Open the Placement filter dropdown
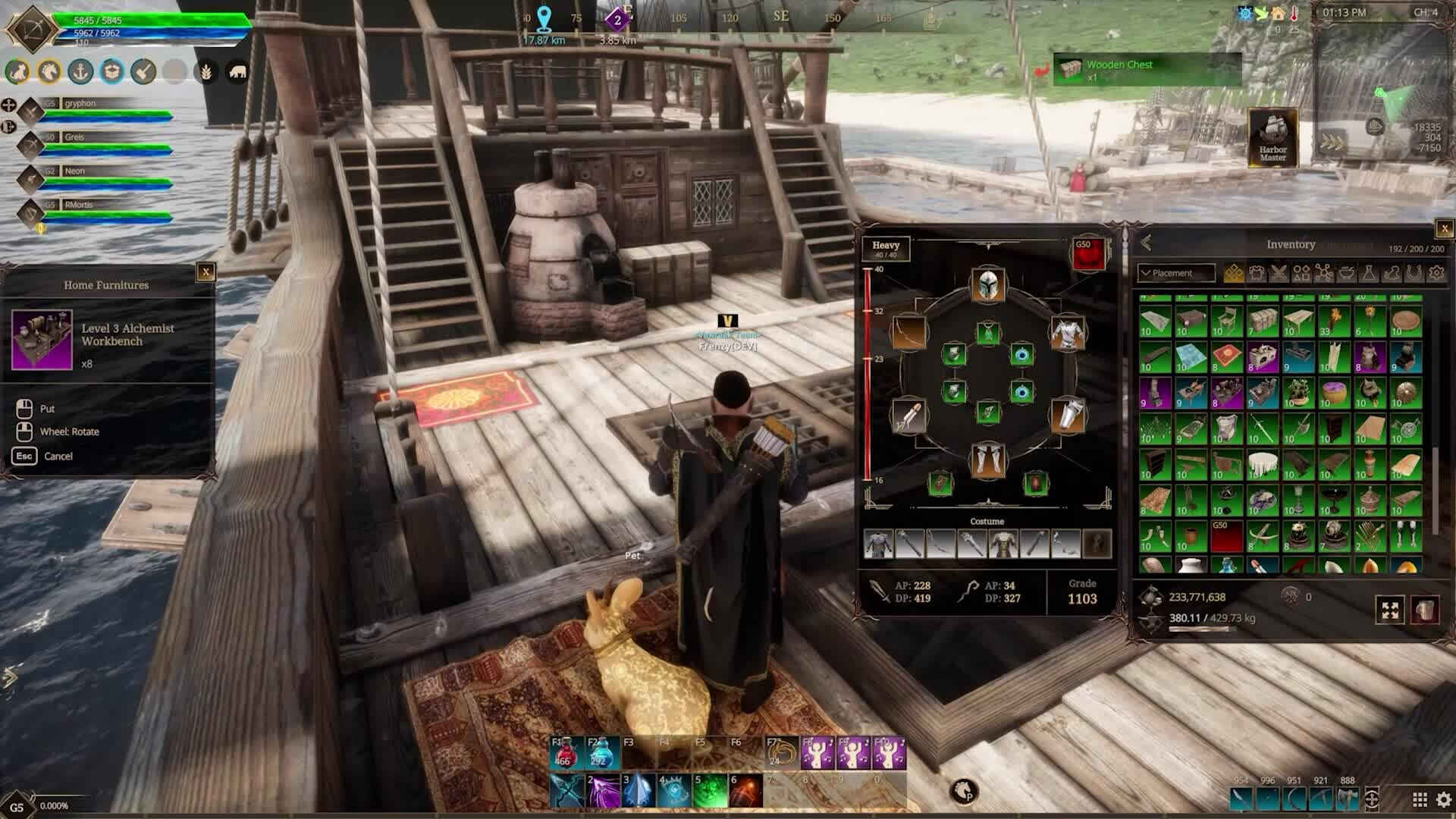 [x=1175, y=273]
